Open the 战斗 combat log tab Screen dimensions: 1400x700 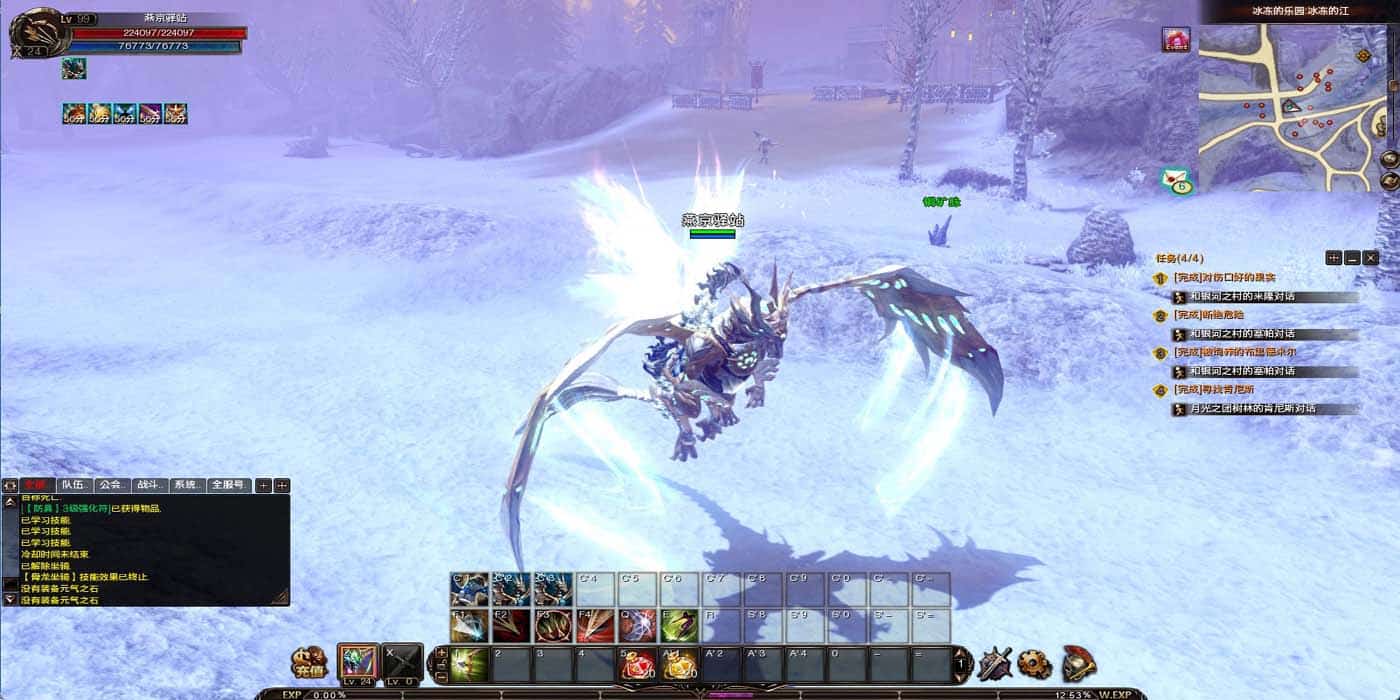[x=149, y=485]
